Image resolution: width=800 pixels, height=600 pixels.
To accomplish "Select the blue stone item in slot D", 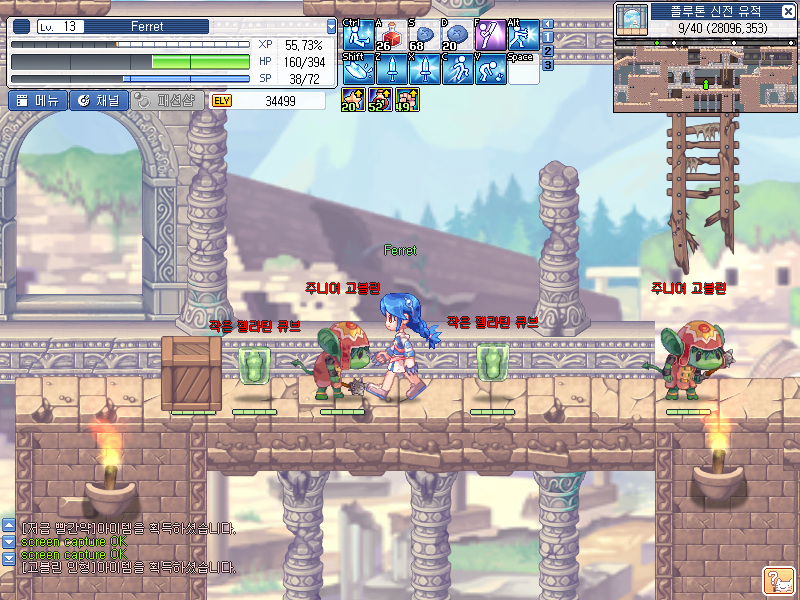I will click(x=457, y=35).
